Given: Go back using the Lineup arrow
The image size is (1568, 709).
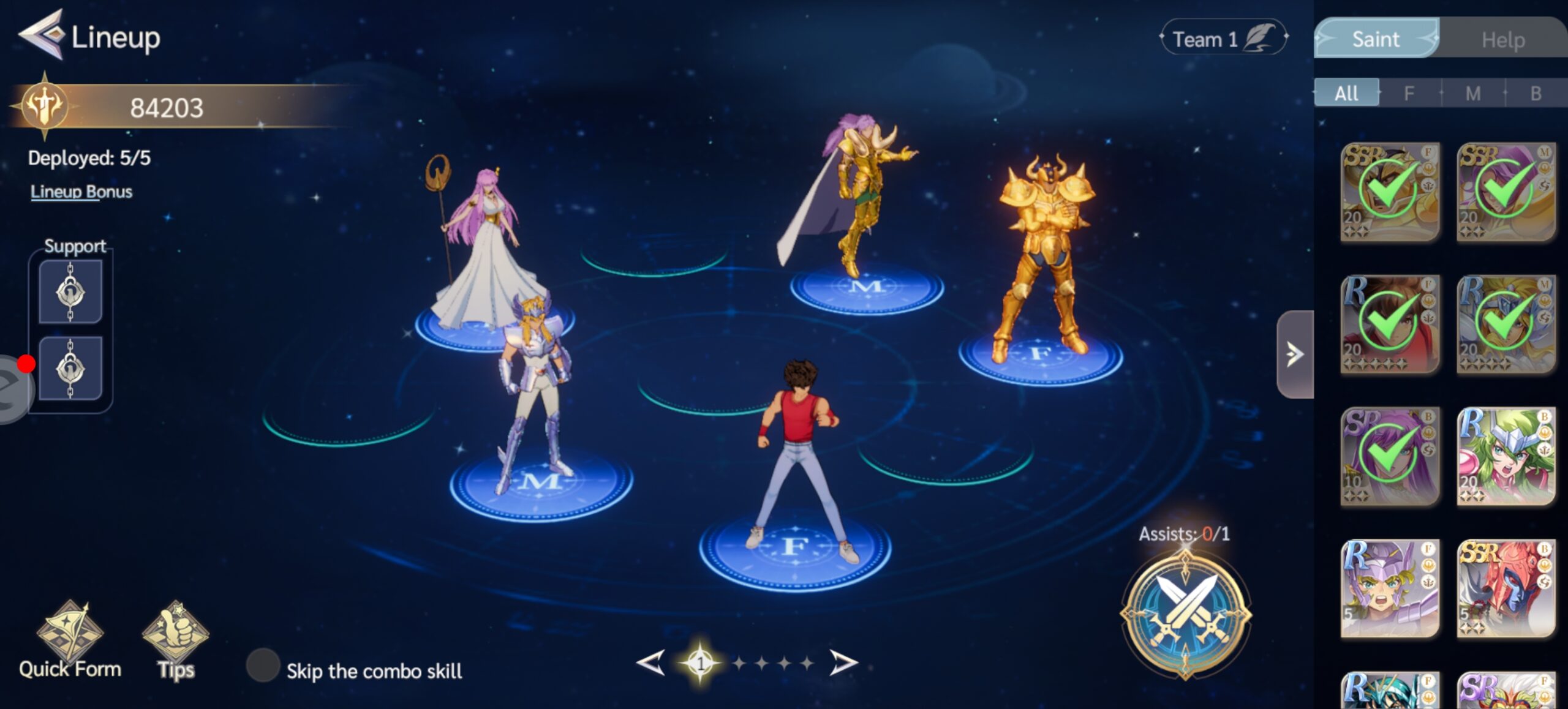Looking at the screenshot, I should pos(40,36).
